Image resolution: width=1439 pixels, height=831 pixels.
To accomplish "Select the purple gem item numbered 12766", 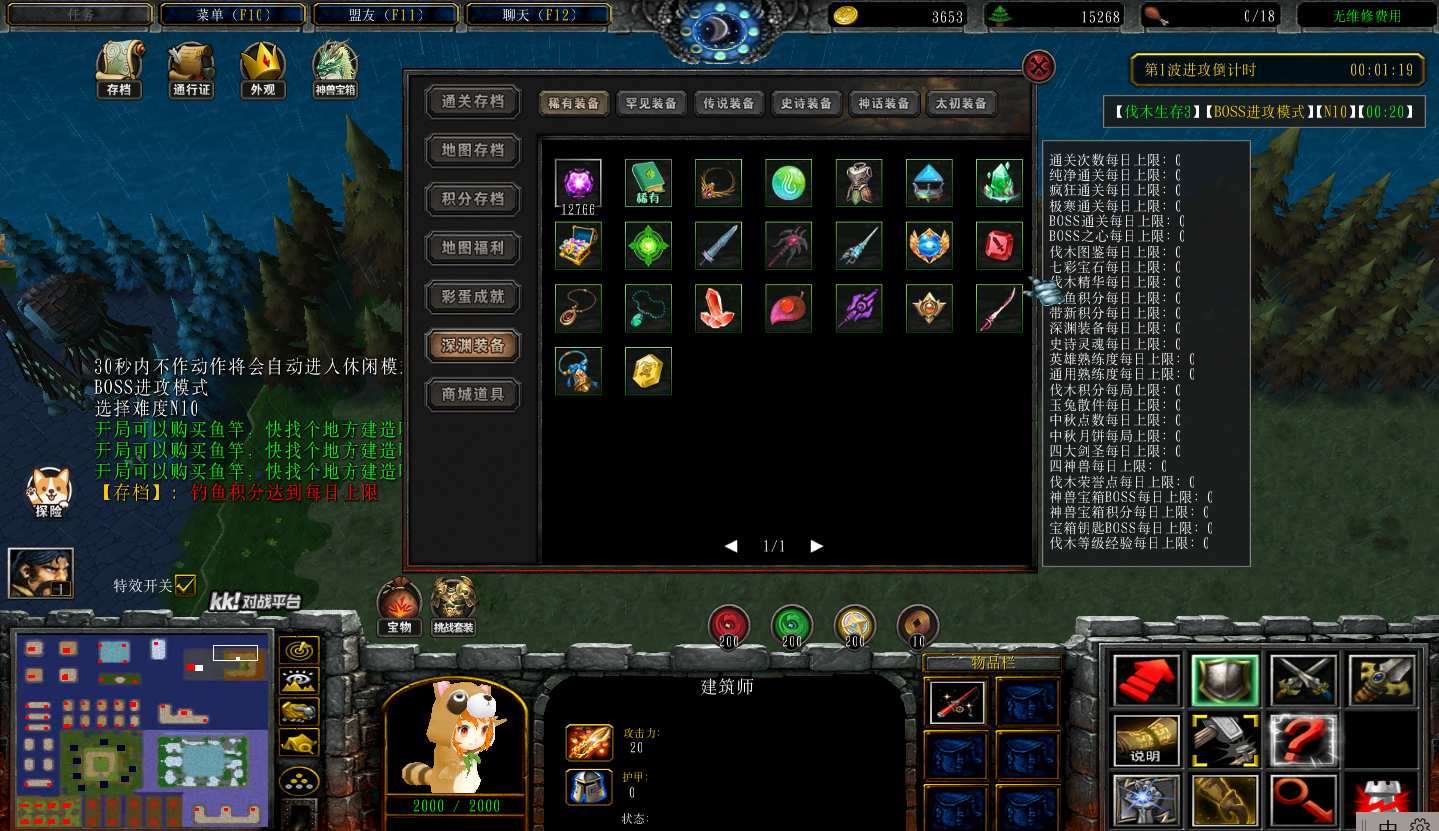I will point(578,183).
